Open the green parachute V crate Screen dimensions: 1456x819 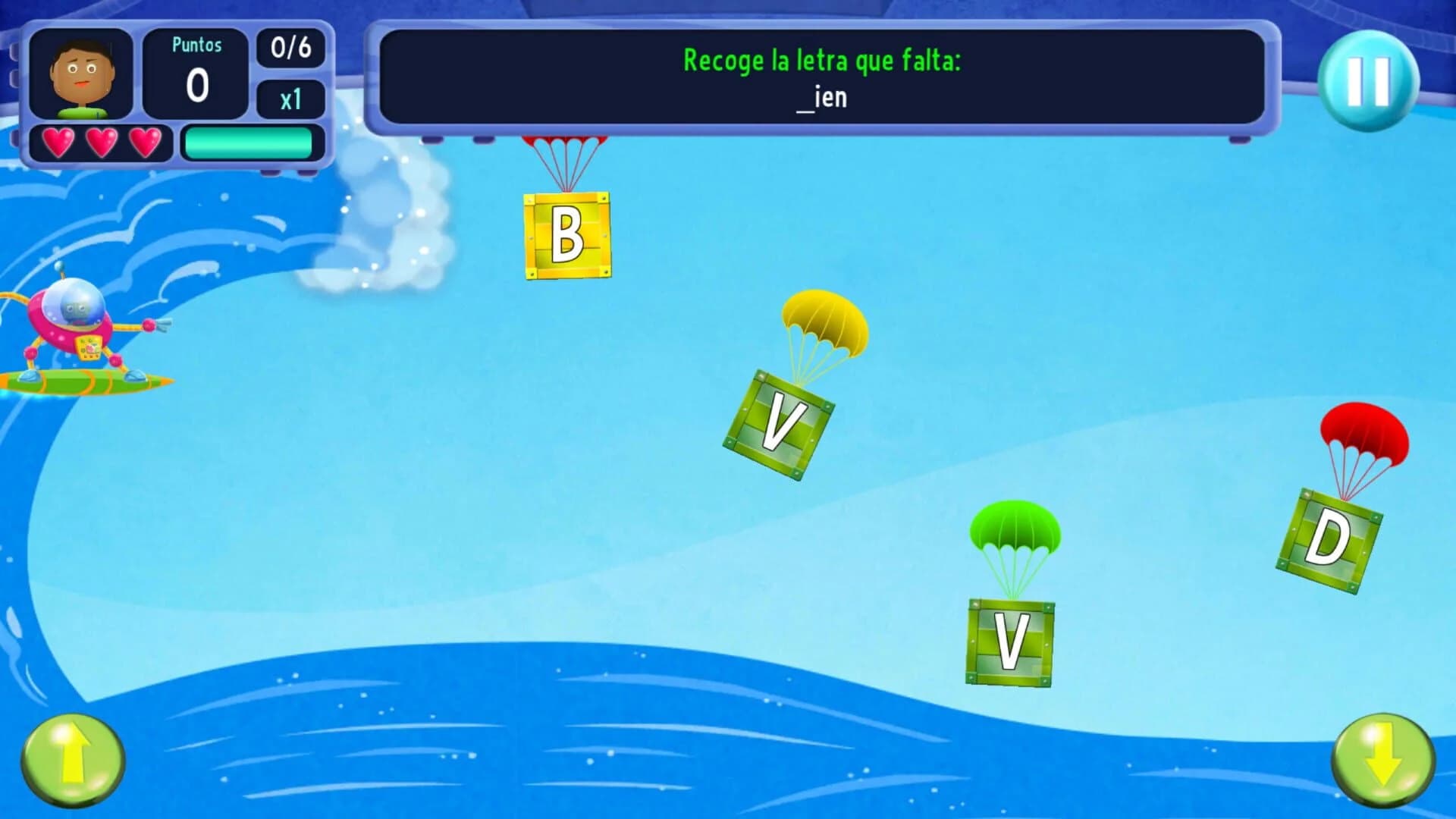point(1011,641)
